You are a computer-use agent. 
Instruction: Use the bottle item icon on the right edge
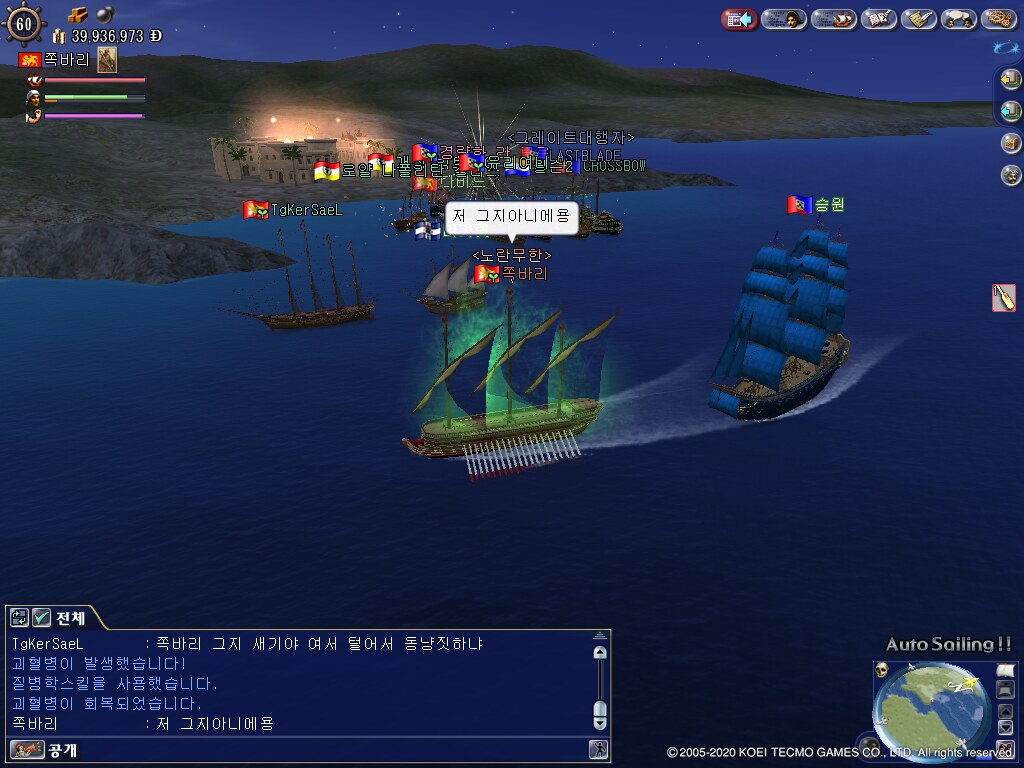point(1003,297)
